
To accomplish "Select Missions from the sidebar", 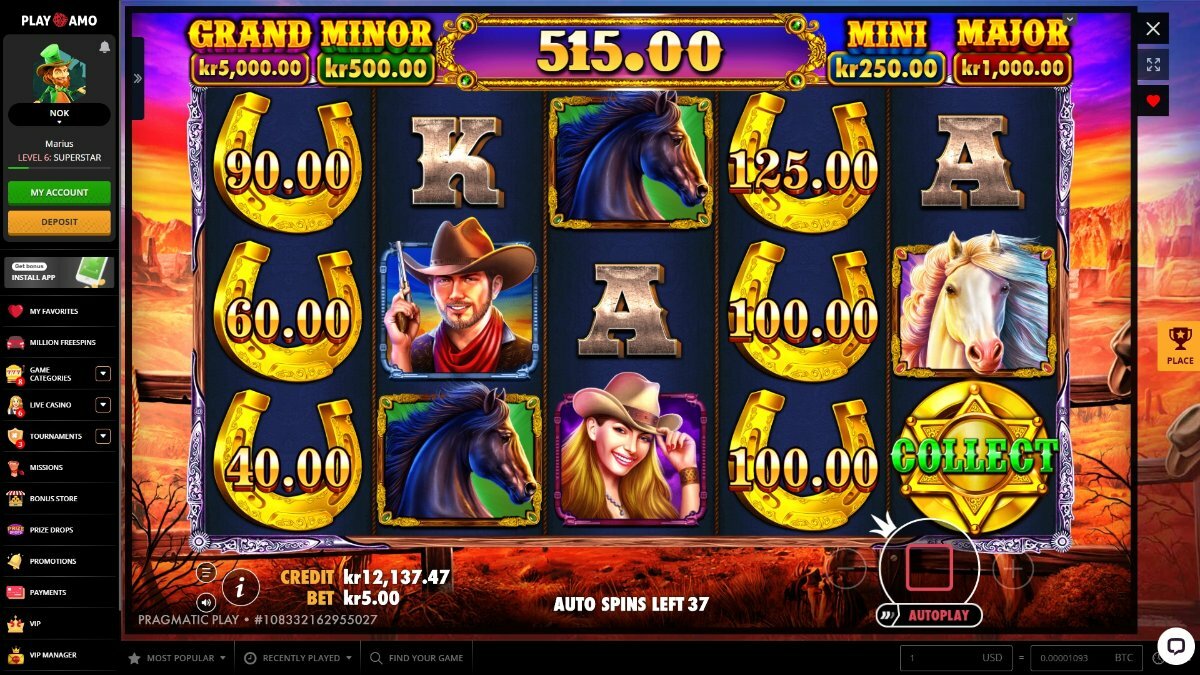I will (x=46, y=467).
